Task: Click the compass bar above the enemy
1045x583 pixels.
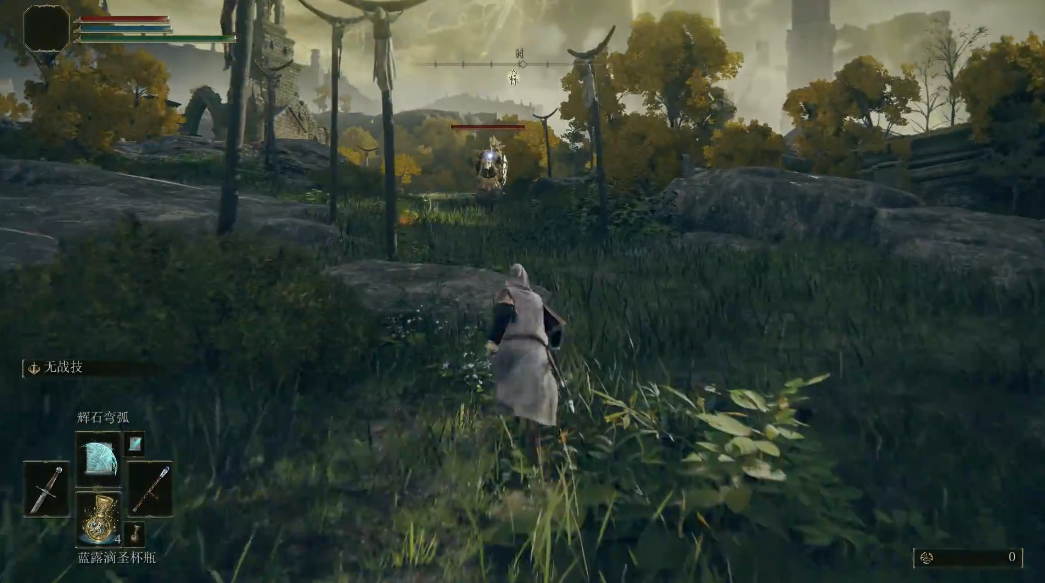Action: click(520, 64)
